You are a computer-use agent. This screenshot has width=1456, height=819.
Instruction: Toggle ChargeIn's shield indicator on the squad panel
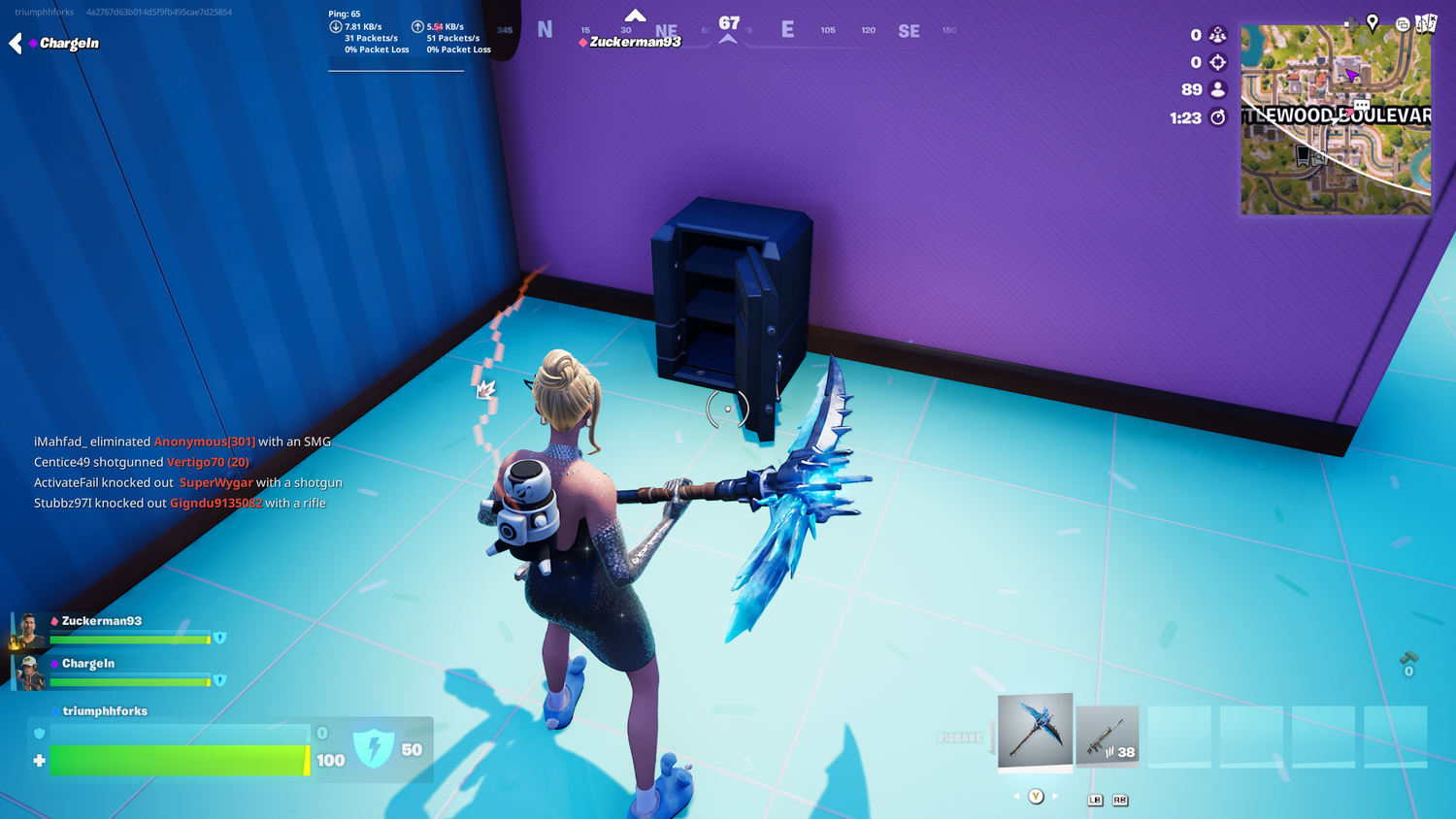(x=220, y=681)
